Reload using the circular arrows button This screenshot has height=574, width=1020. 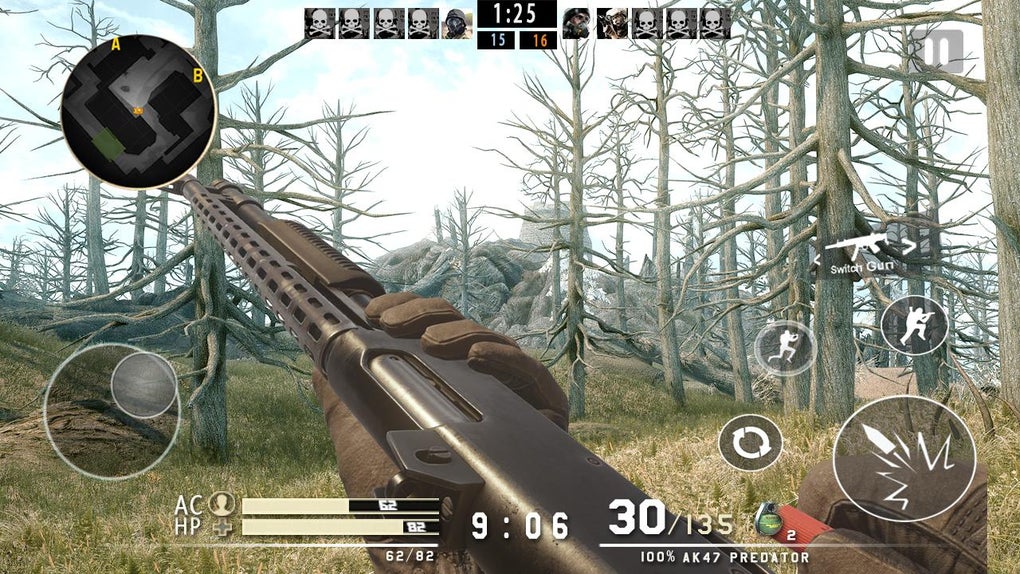pyautogui.click(x=750, y=443)
